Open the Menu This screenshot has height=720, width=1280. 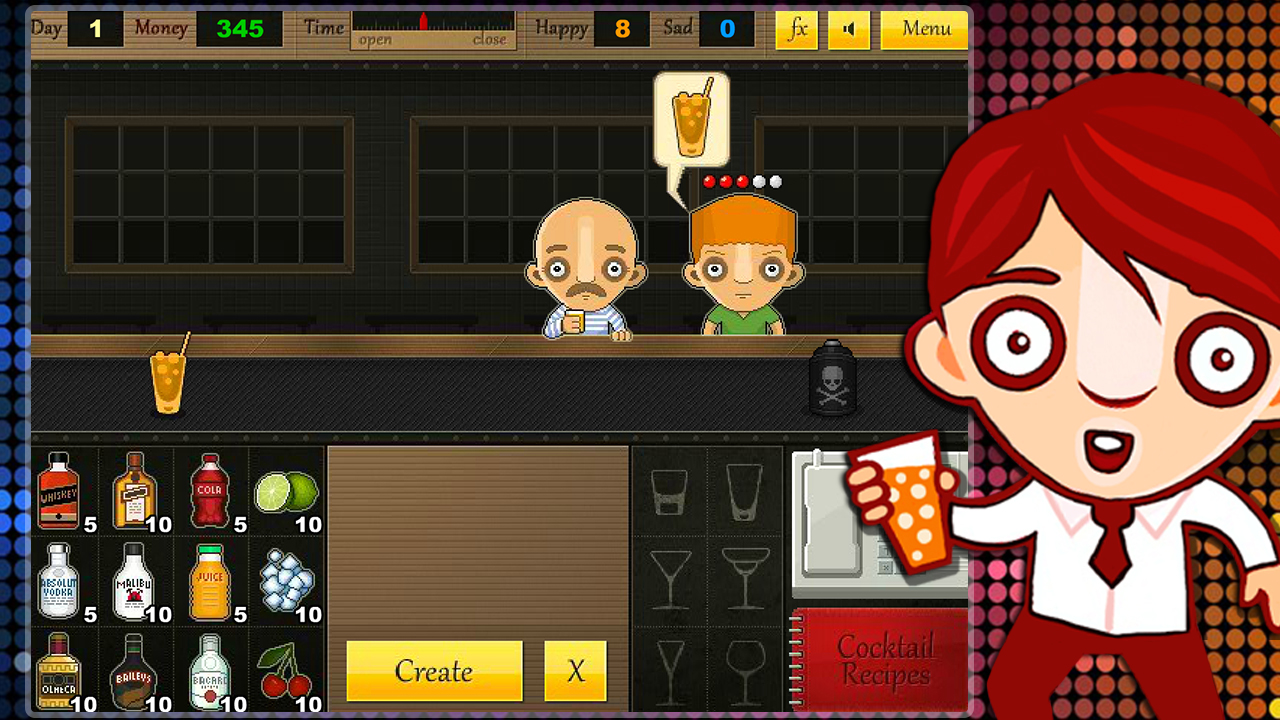923,29
